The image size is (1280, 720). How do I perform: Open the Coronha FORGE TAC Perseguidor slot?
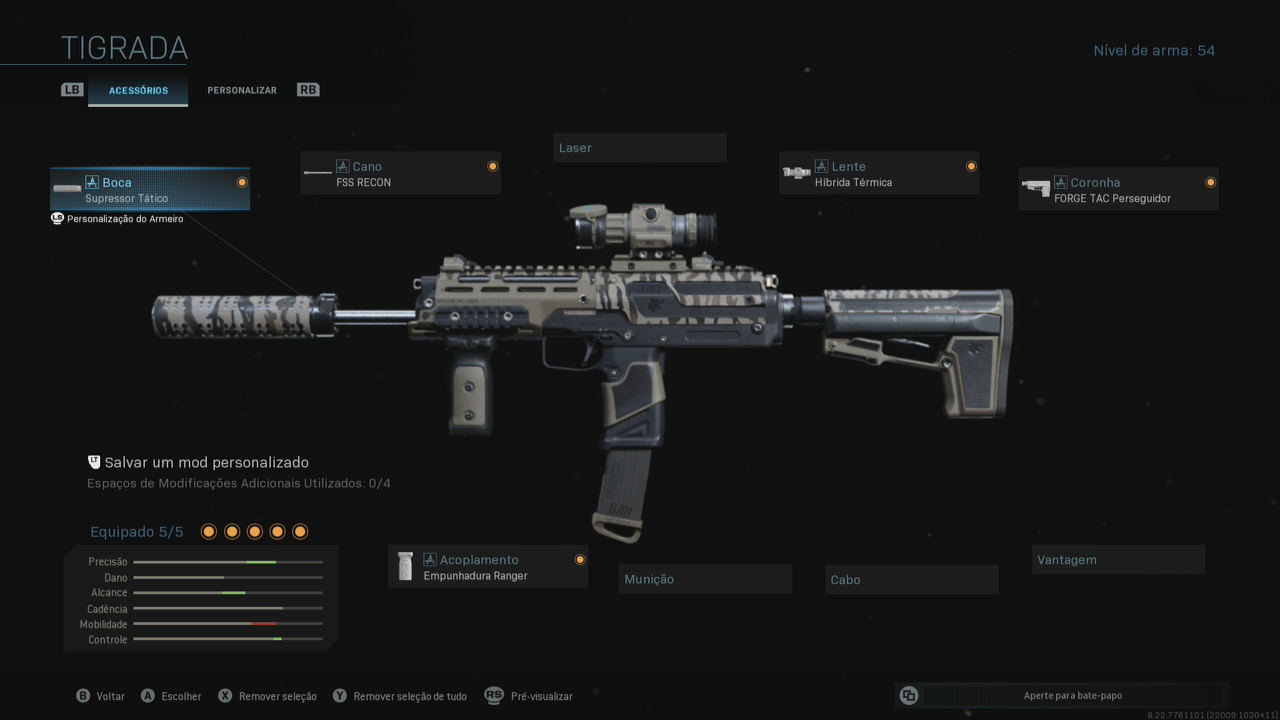tap(1118, 189)
